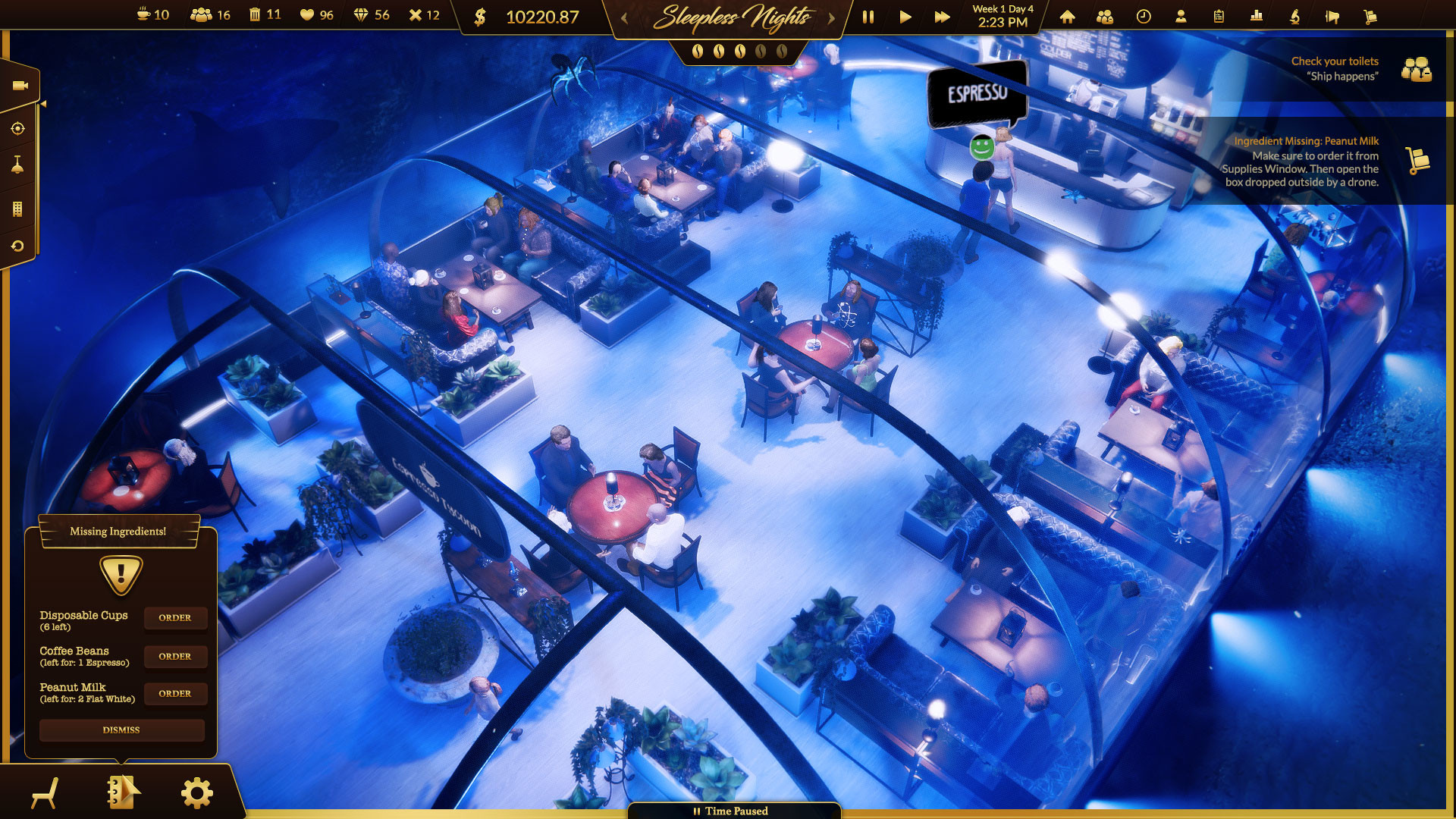Open game settings with the gear icon
The image size is (1456, 819).
click(196, 791)
